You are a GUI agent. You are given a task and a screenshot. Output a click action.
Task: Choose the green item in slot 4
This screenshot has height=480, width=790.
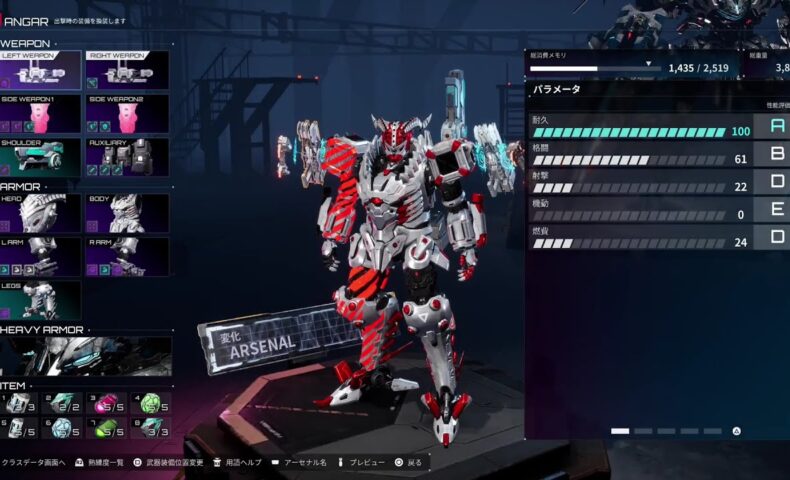[x=149, y=403]
